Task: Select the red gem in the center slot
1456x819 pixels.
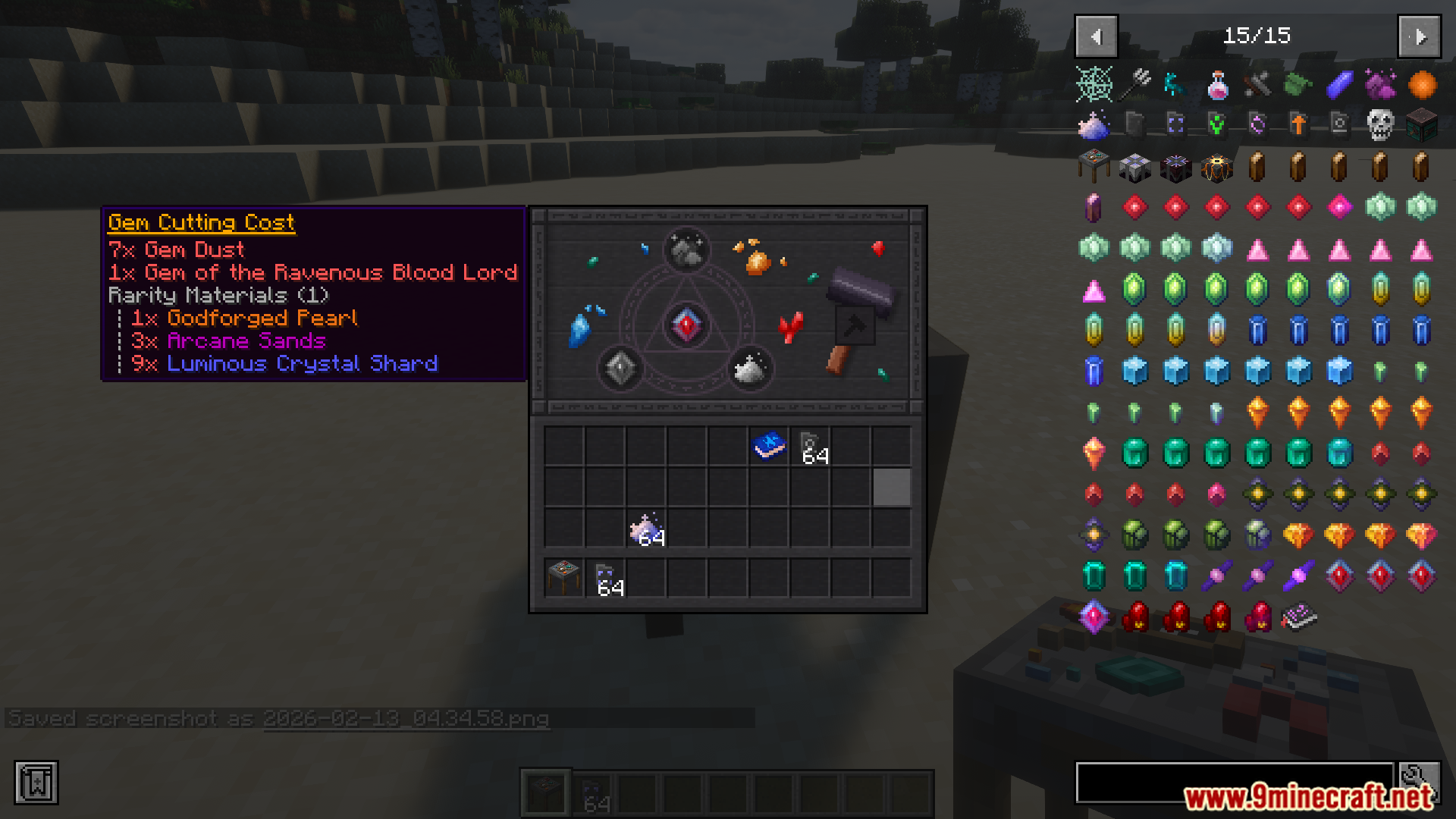Action: pyautogui.click(x=687, y=325)
